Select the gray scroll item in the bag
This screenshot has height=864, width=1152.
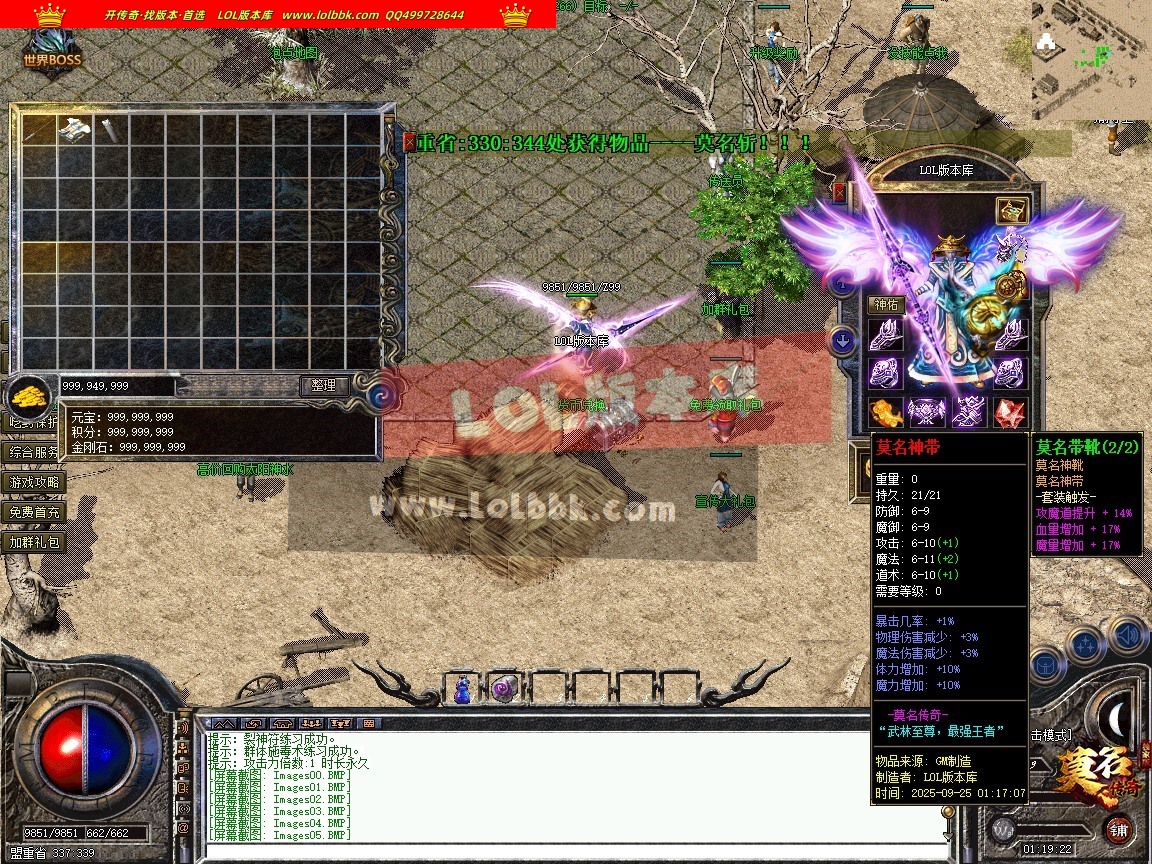click(109, 130)
